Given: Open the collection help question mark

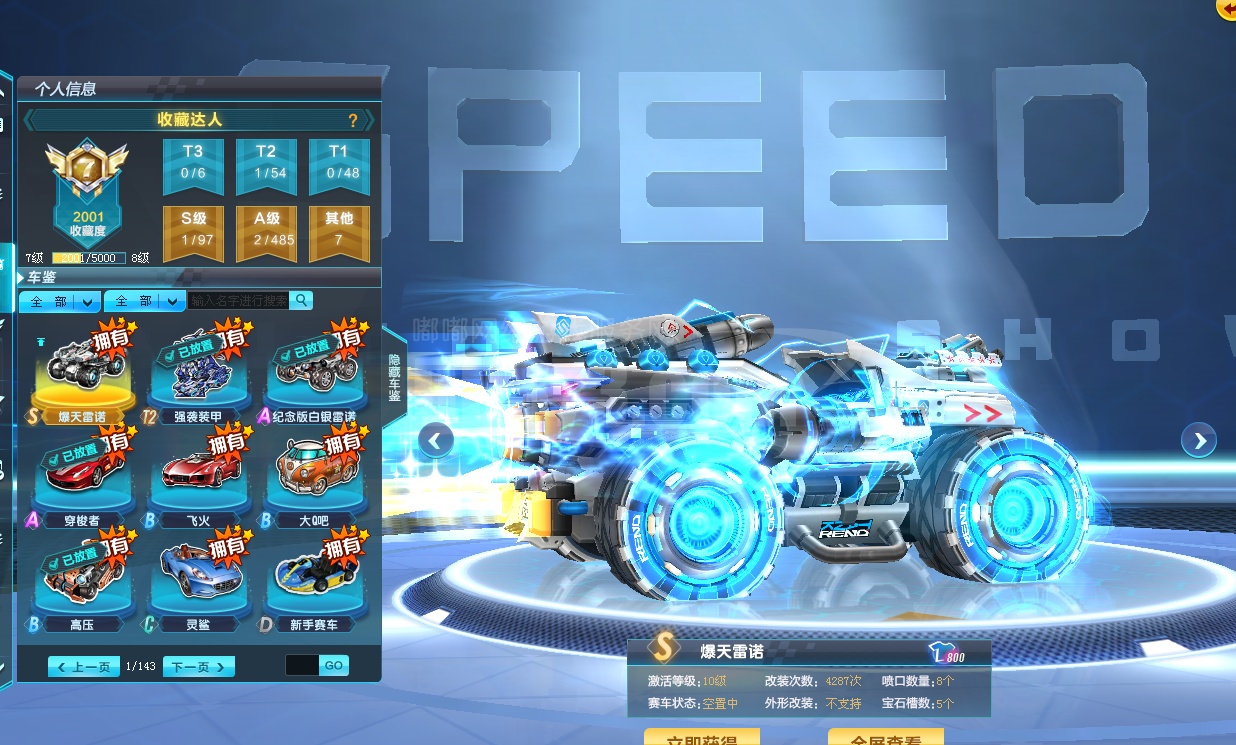Looking at the screenshot, I should tap(352, 120).
